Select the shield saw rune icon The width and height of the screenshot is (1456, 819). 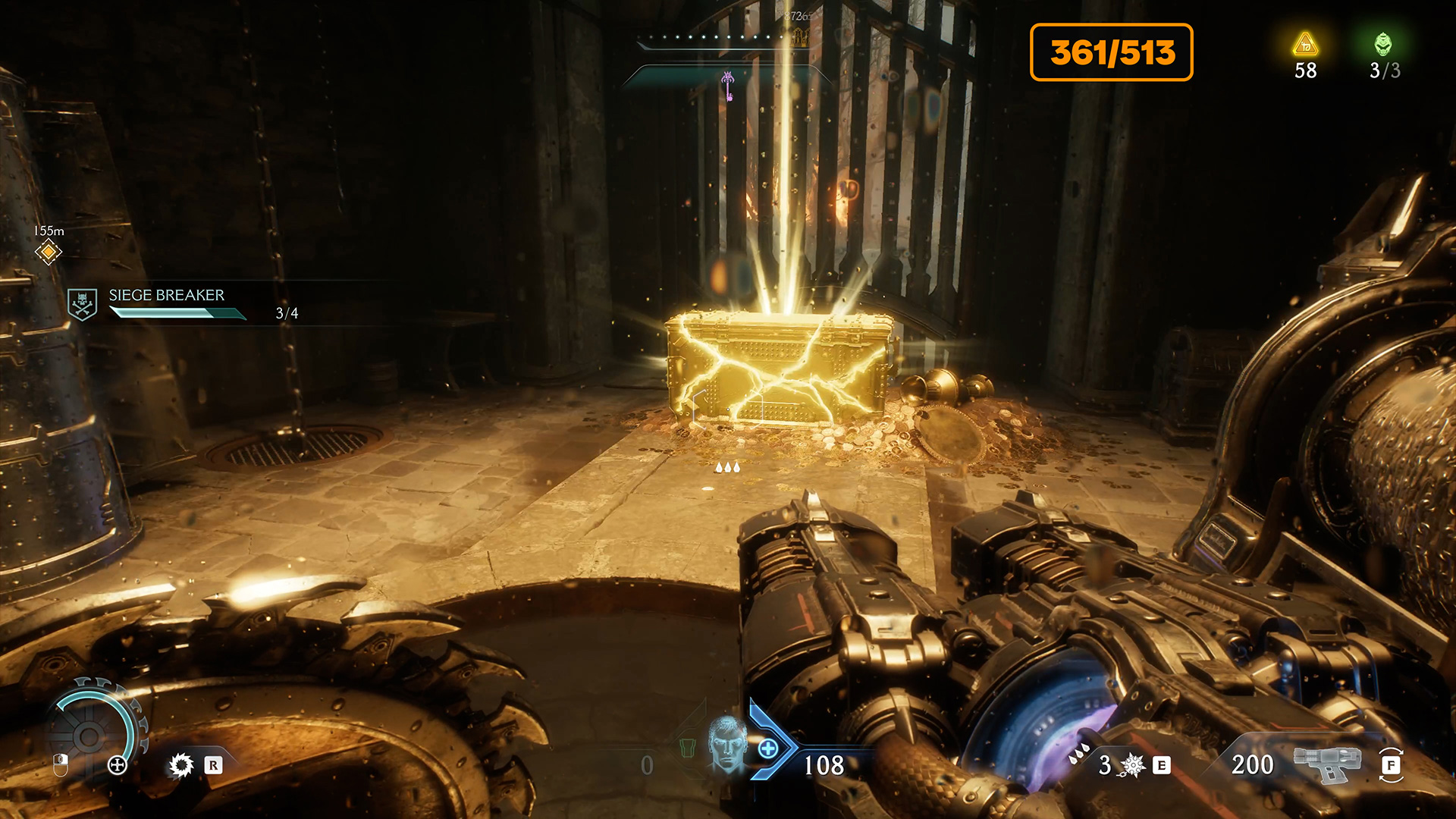click(181, 765)
